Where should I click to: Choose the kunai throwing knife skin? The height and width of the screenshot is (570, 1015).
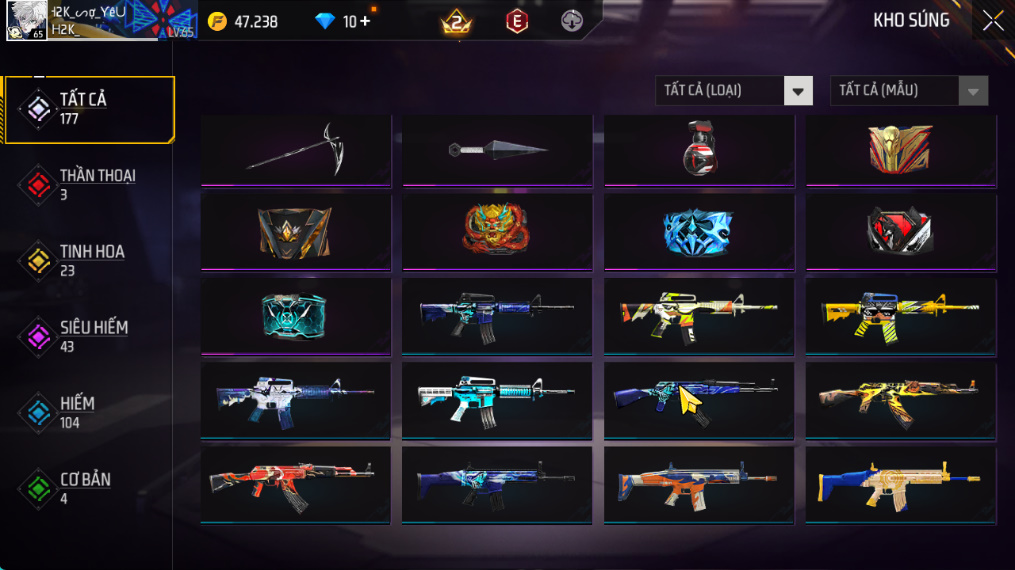[x=498, y=150]
